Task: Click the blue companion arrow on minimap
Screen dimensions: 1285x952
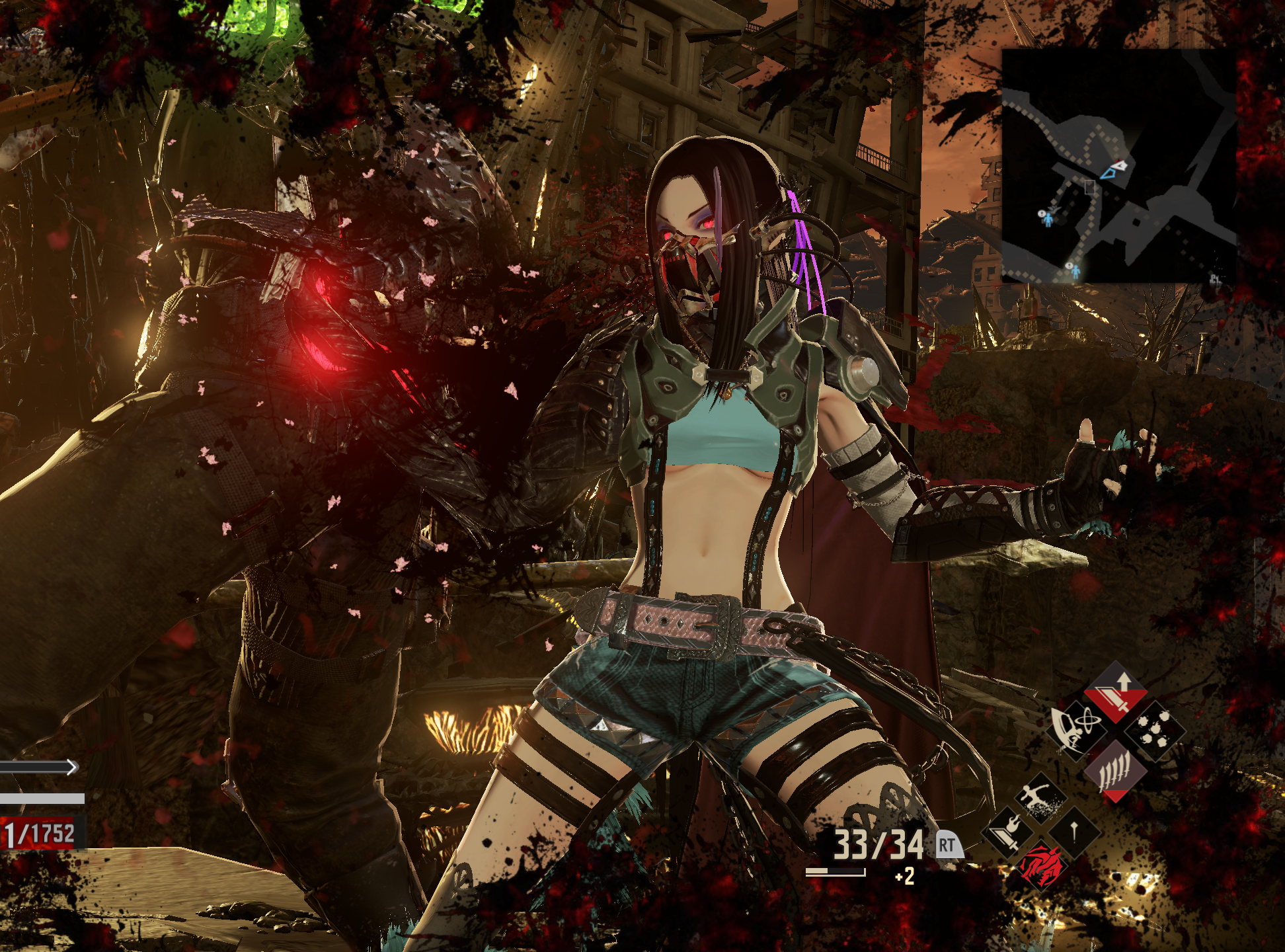Action: 1108,174
